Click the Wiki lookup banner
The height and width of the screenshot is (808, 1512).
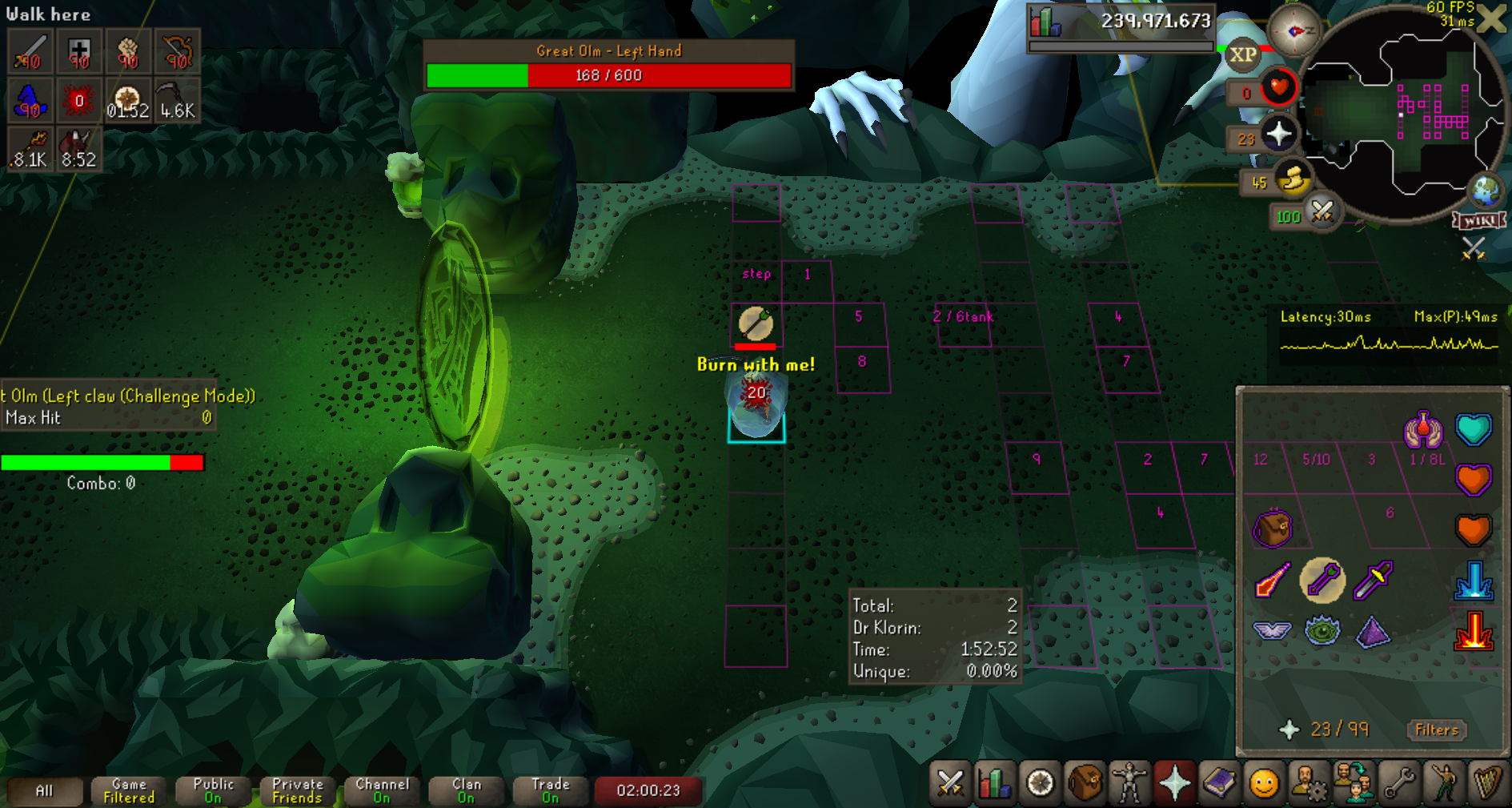pos(1479,220)
